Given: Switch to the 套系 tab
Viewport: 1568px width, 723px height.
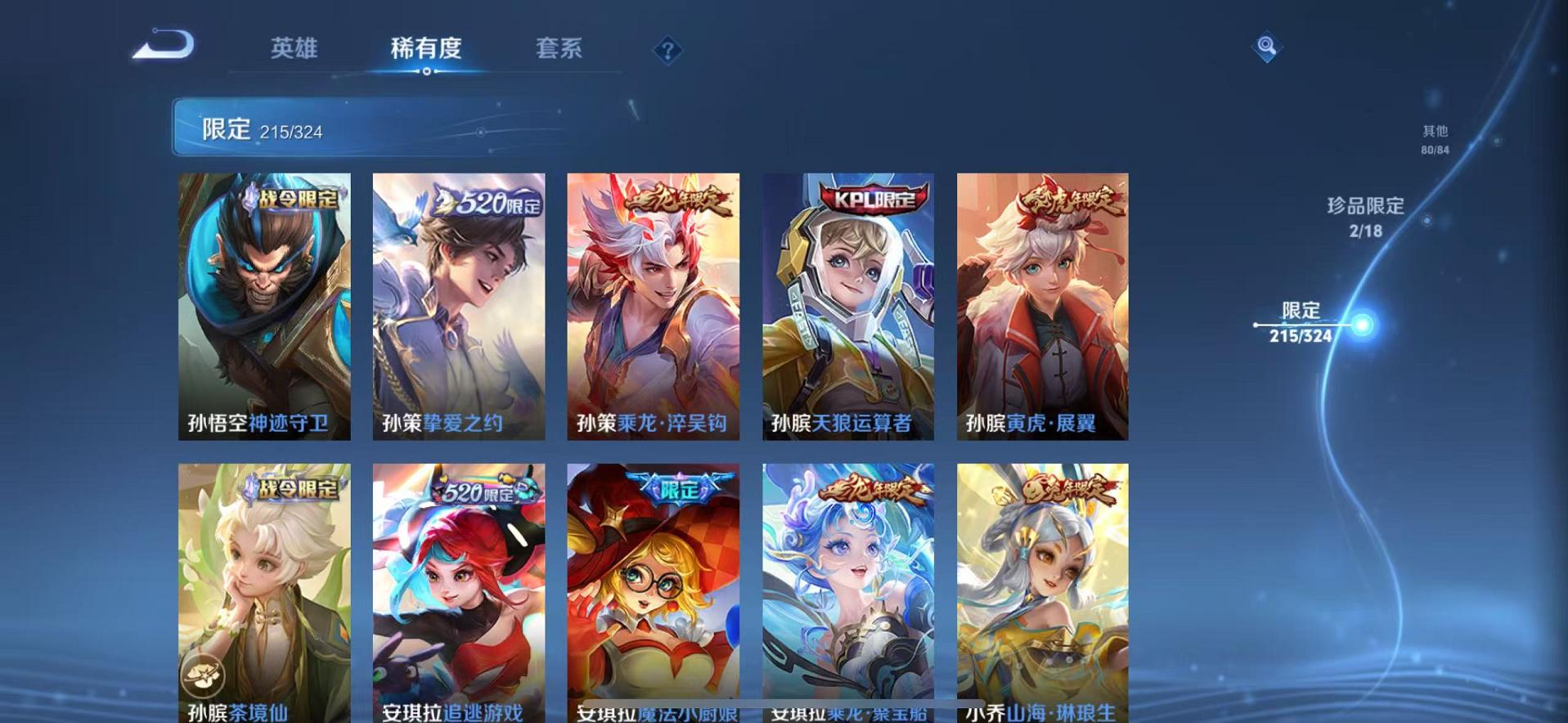Looking at the screenshot, I should (561, 49).
